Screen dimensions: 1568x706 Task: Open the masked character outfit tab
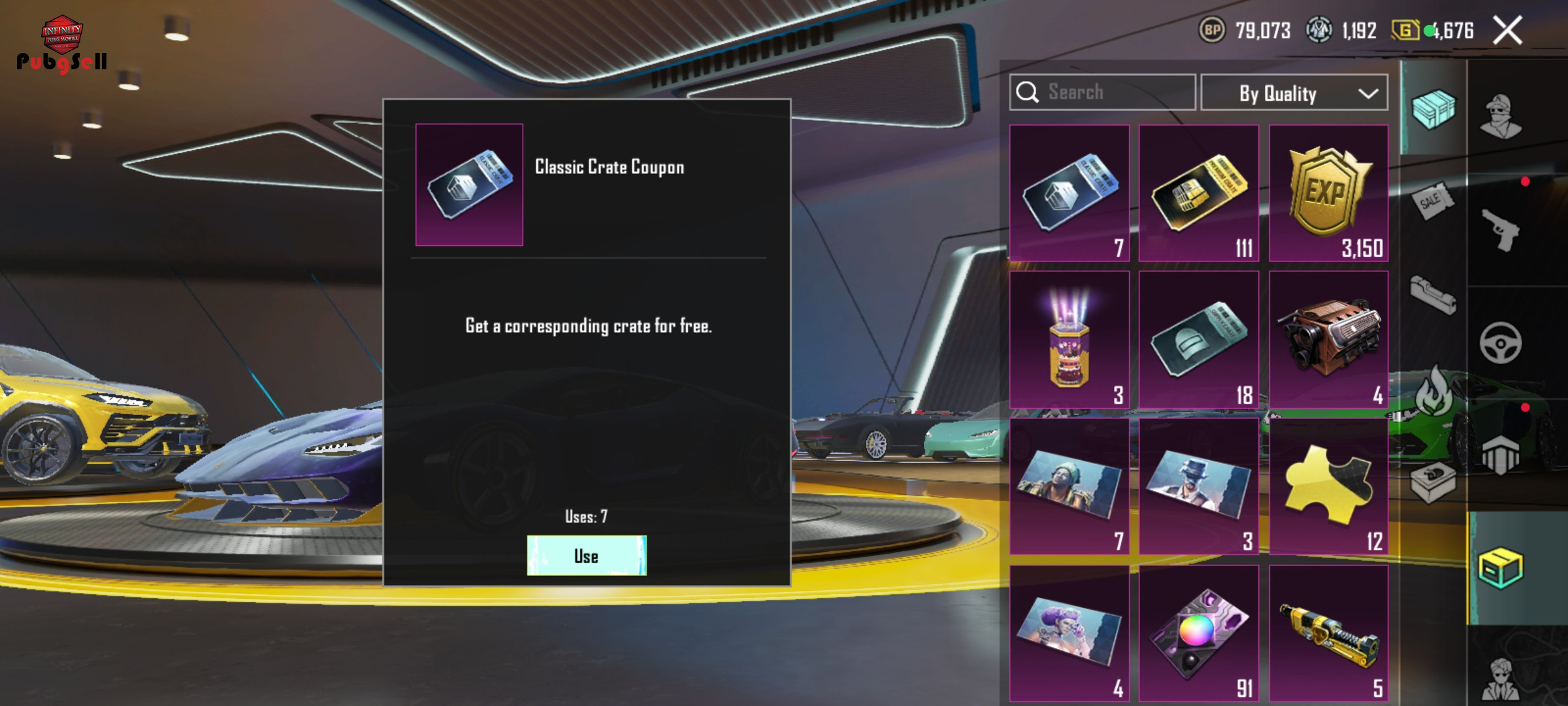1501,116
